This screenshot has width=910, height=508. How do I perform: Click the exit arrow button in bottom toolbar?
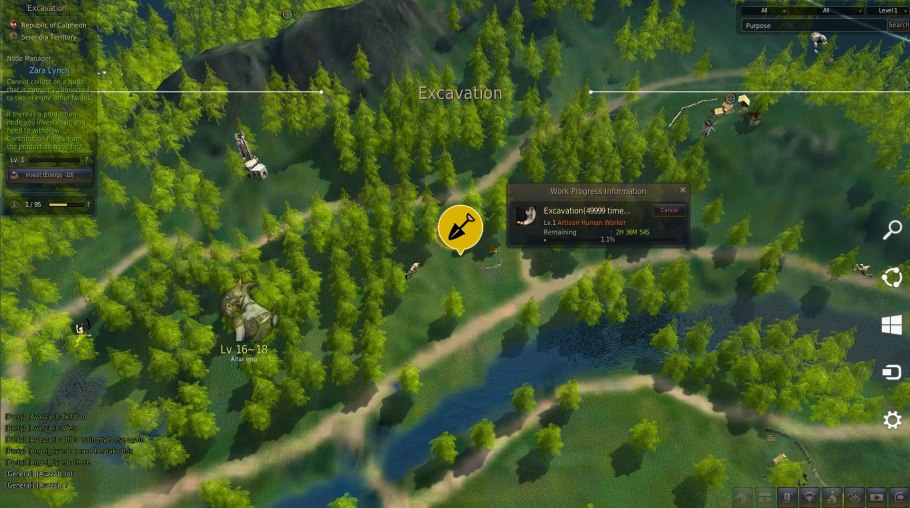click(897, 496)
